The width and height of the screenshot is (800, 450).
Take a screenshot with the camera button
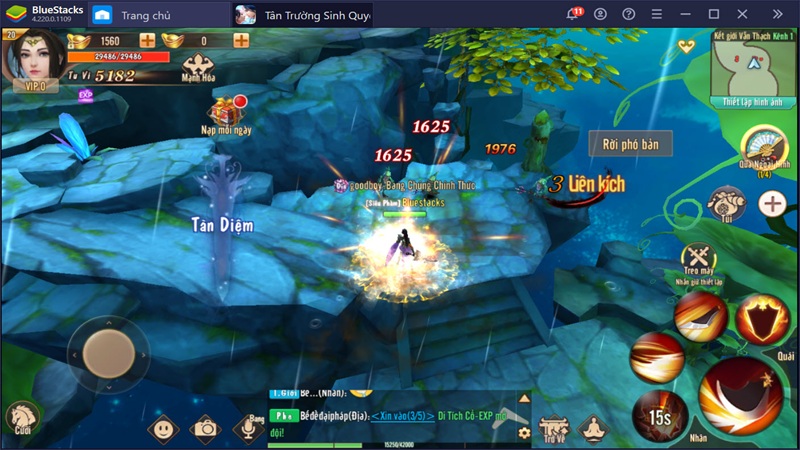point(206,428)
